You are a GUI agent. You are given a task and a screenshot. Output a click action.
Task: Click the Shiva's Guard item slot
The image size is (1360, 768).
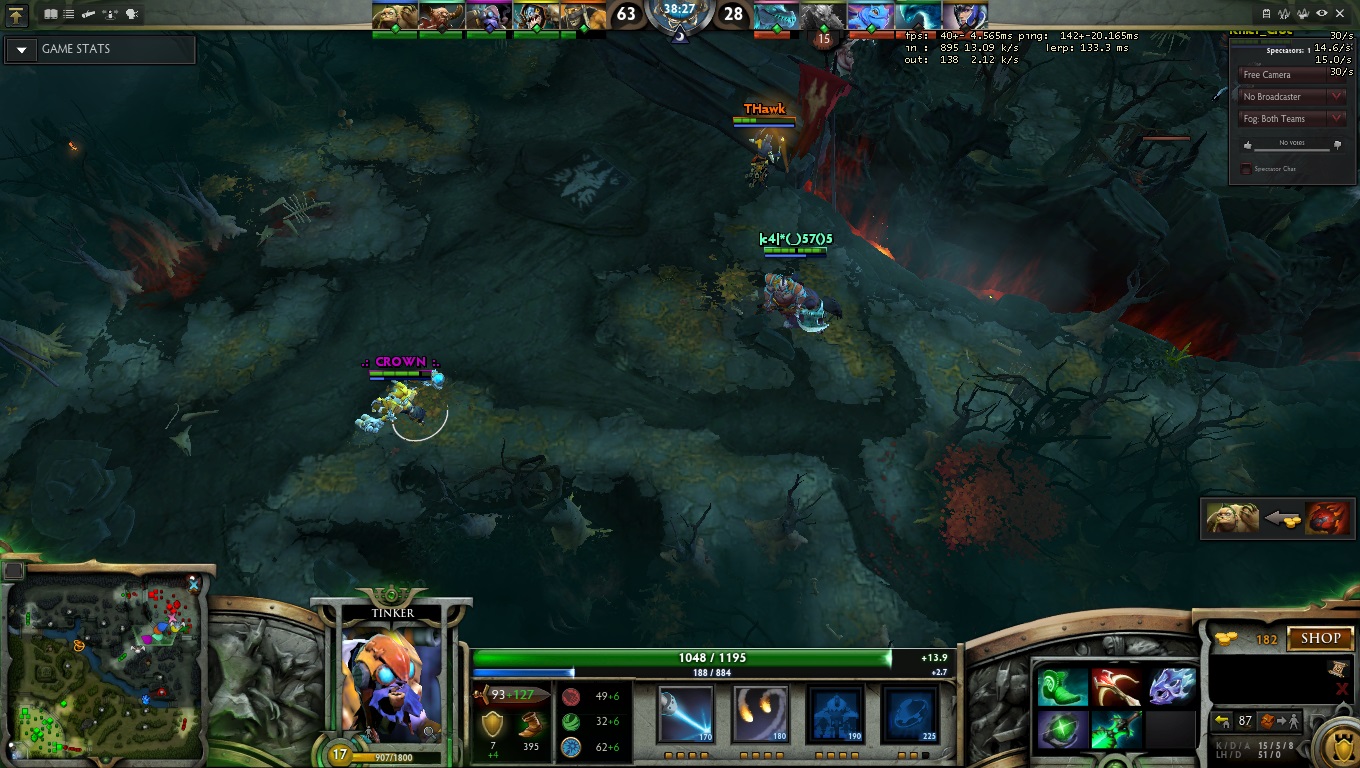[x=1171, y=688]
